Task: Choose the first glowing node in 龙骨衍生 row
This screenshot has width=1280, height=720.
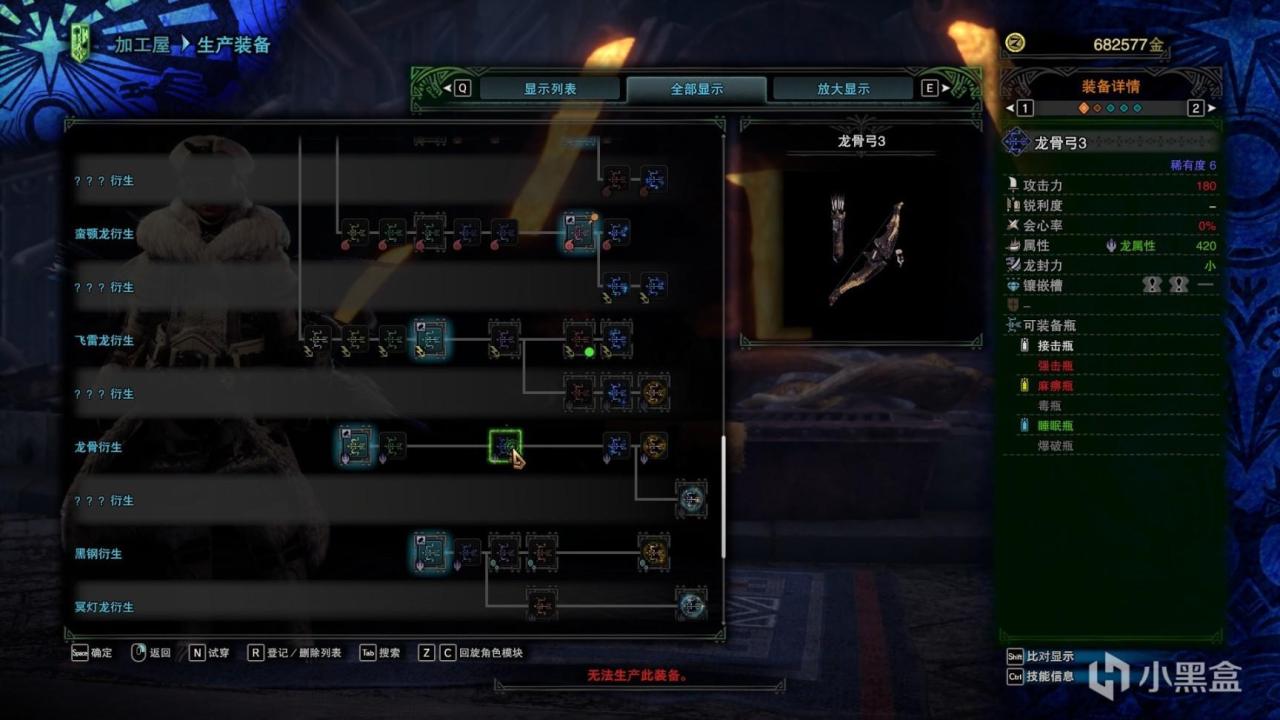Action: (355, 446)
